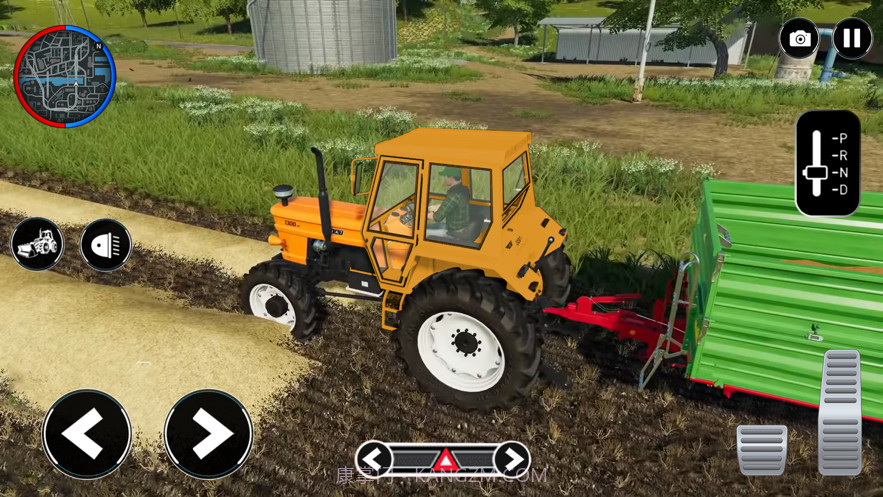This screenshot has width=883, height=497.
Task: Take a screenshot with the camera button
Action: click(799, 39)
